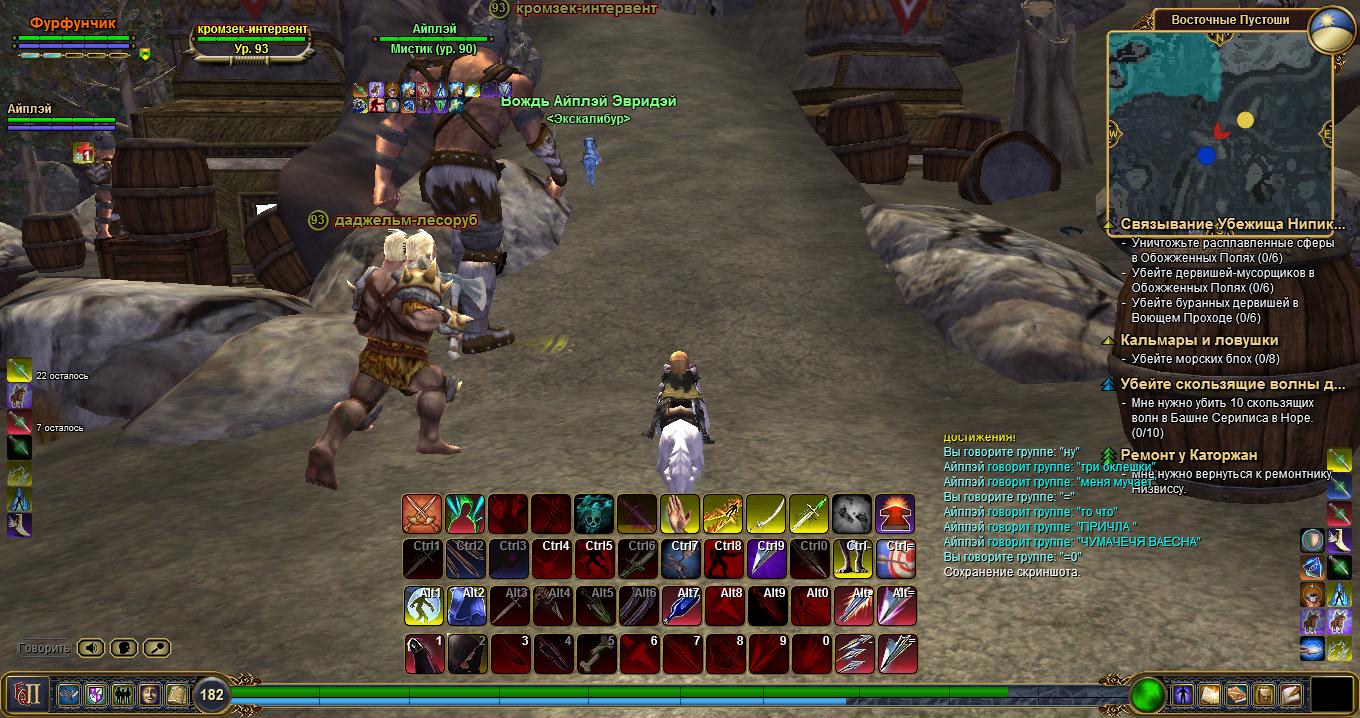
Task: Select quest Связывание Убежища Нипик in tracker
Action: click(1225, 225)
